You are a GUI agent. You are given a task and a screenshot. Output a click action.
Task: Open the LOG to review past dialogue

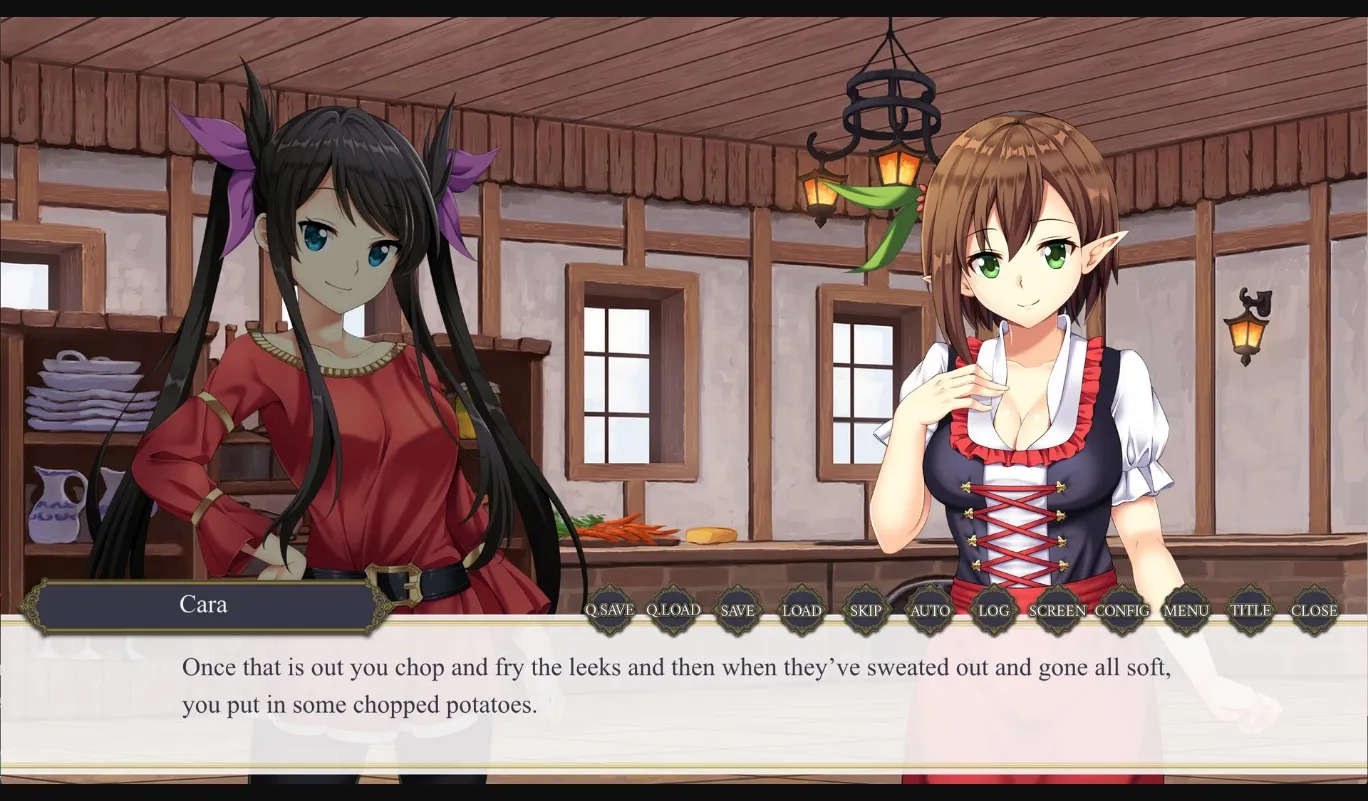pos(994,610)
